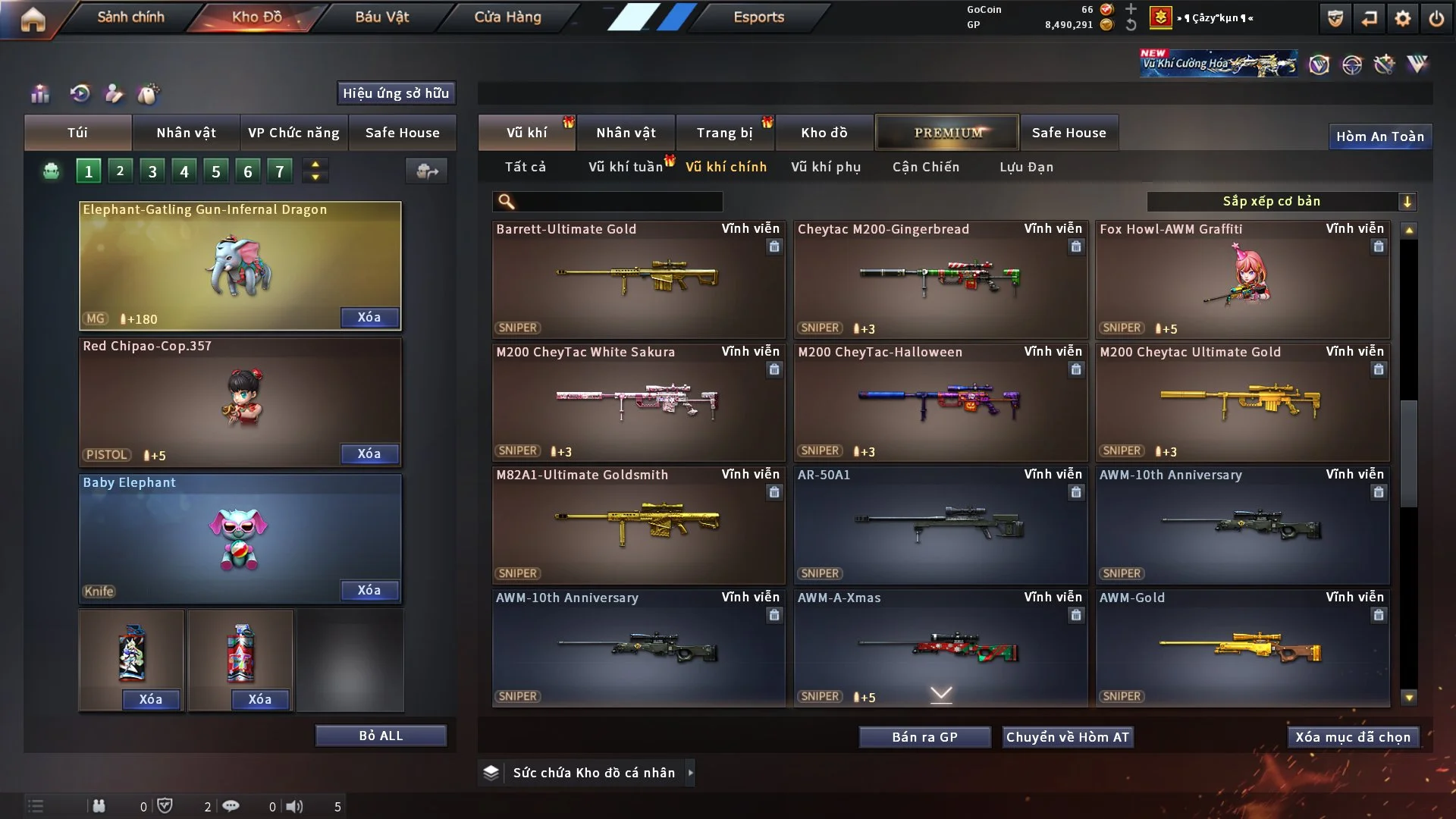Return to Sảnh chính lobby

tap(130, 17)
